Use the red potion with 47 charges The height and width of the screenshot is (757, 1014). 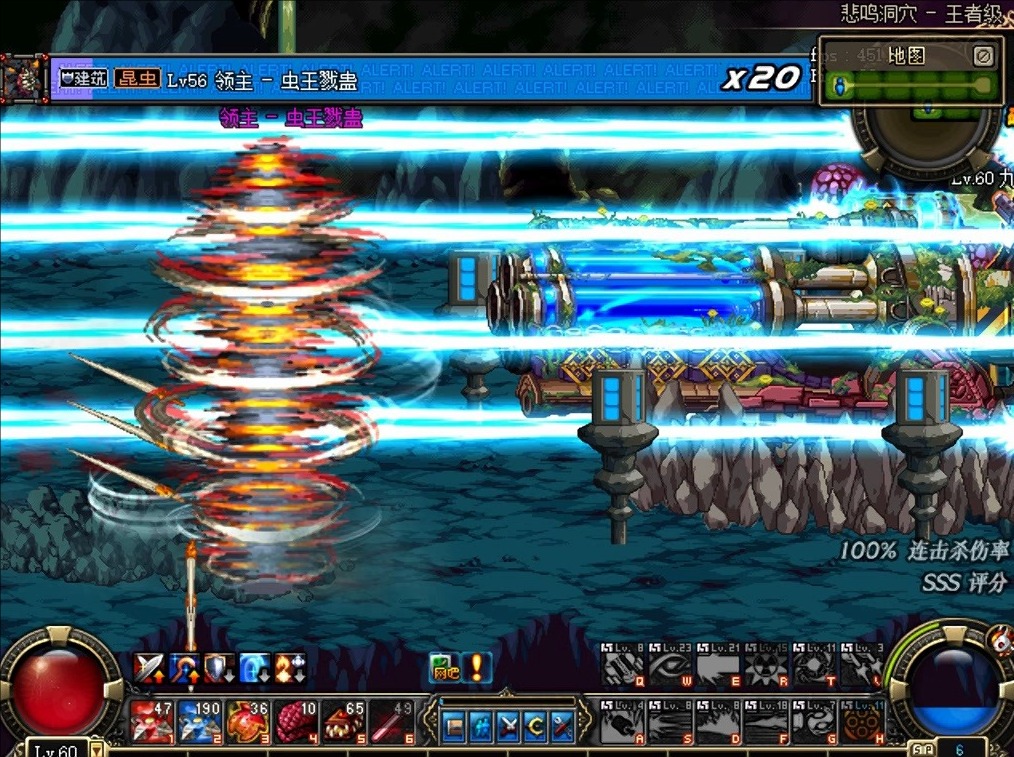pyautogui.click(x=151, y=722)
